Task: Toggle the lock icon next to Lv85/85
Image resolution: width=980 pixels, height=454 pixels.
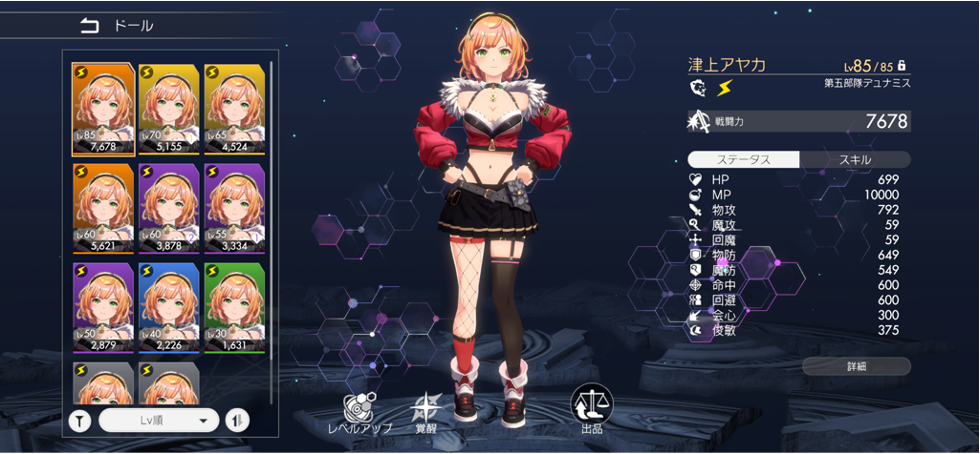Action: 901,65
